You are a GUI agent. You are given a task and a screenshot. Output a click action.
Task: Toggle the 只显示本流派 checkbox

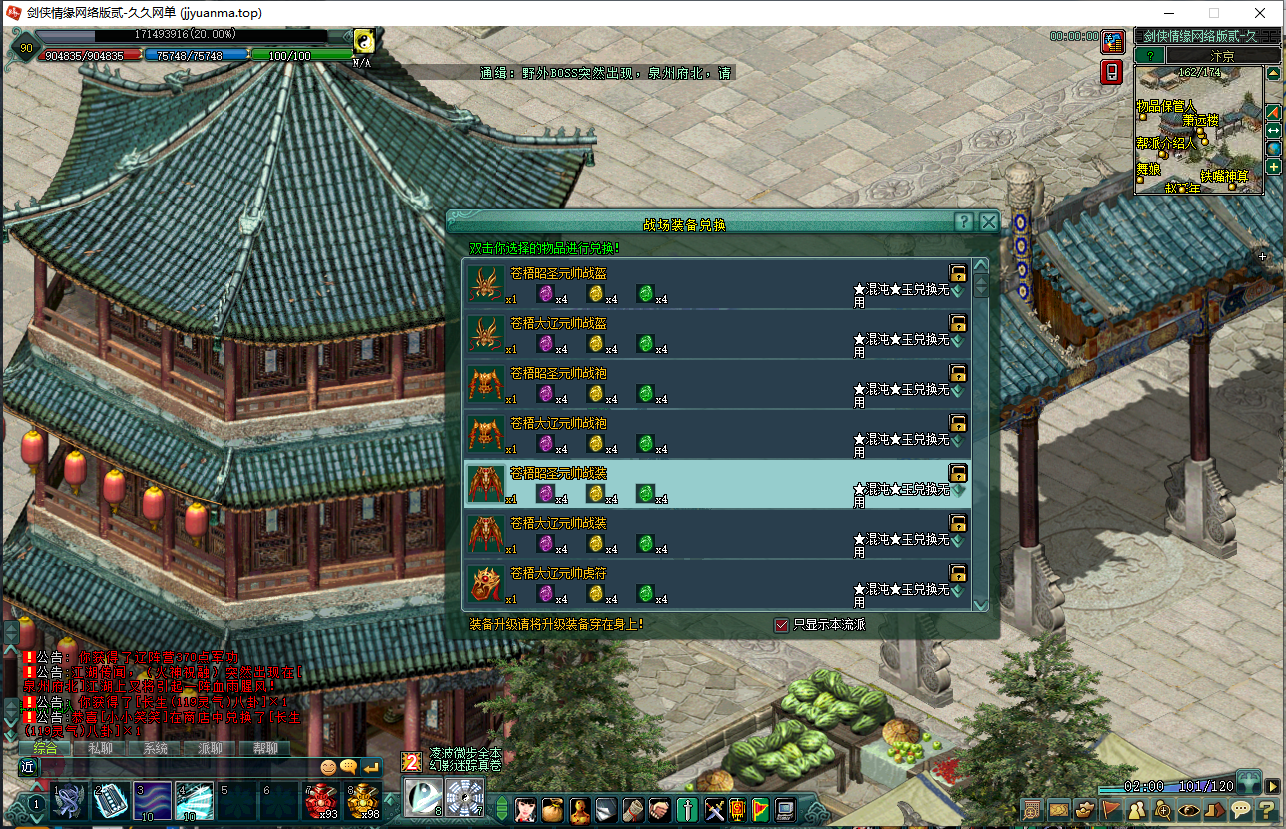click(x=782, y=625)
